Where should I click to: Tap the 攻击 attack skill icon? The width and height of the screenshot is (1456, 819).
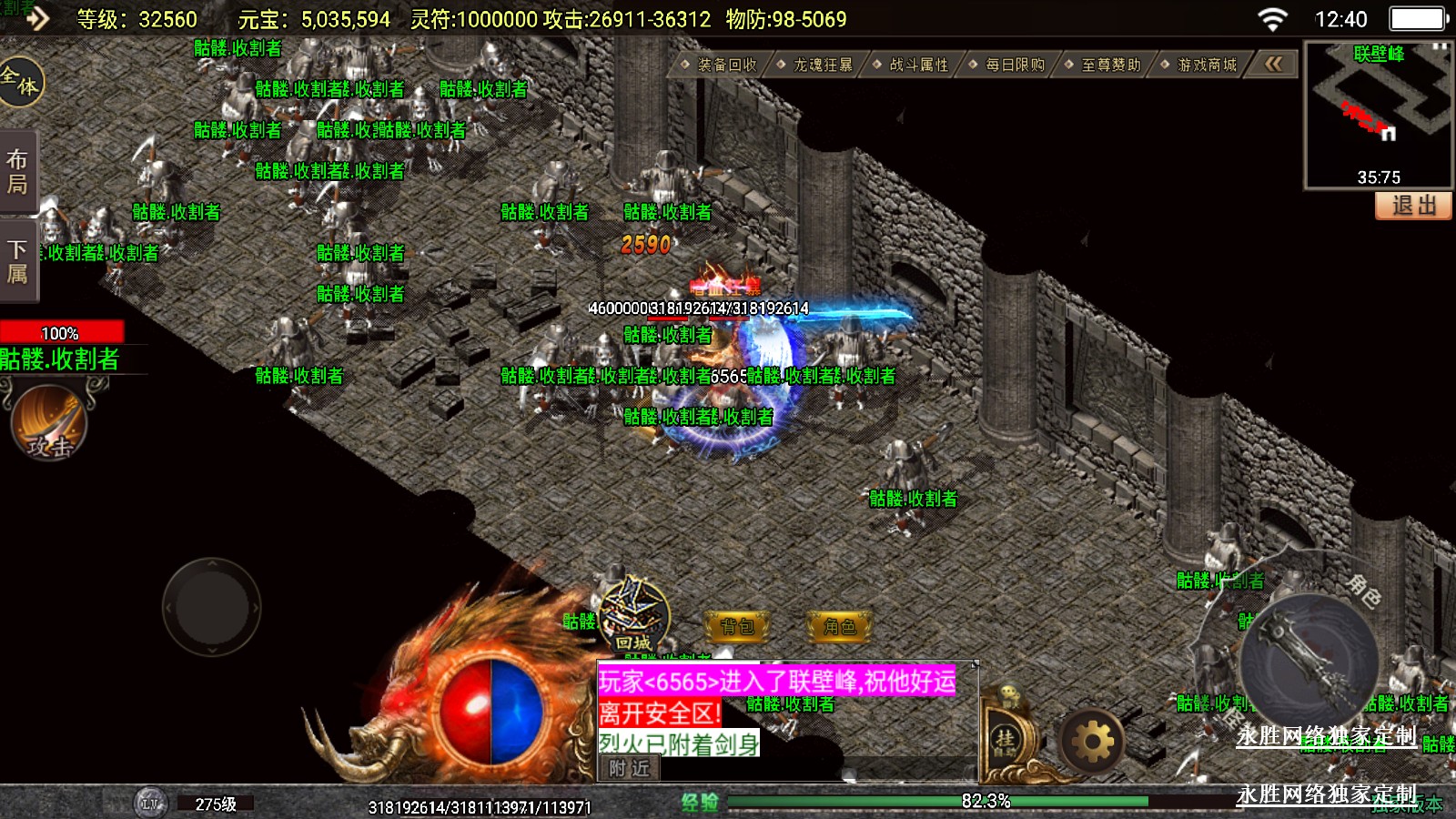coord(49,421)
